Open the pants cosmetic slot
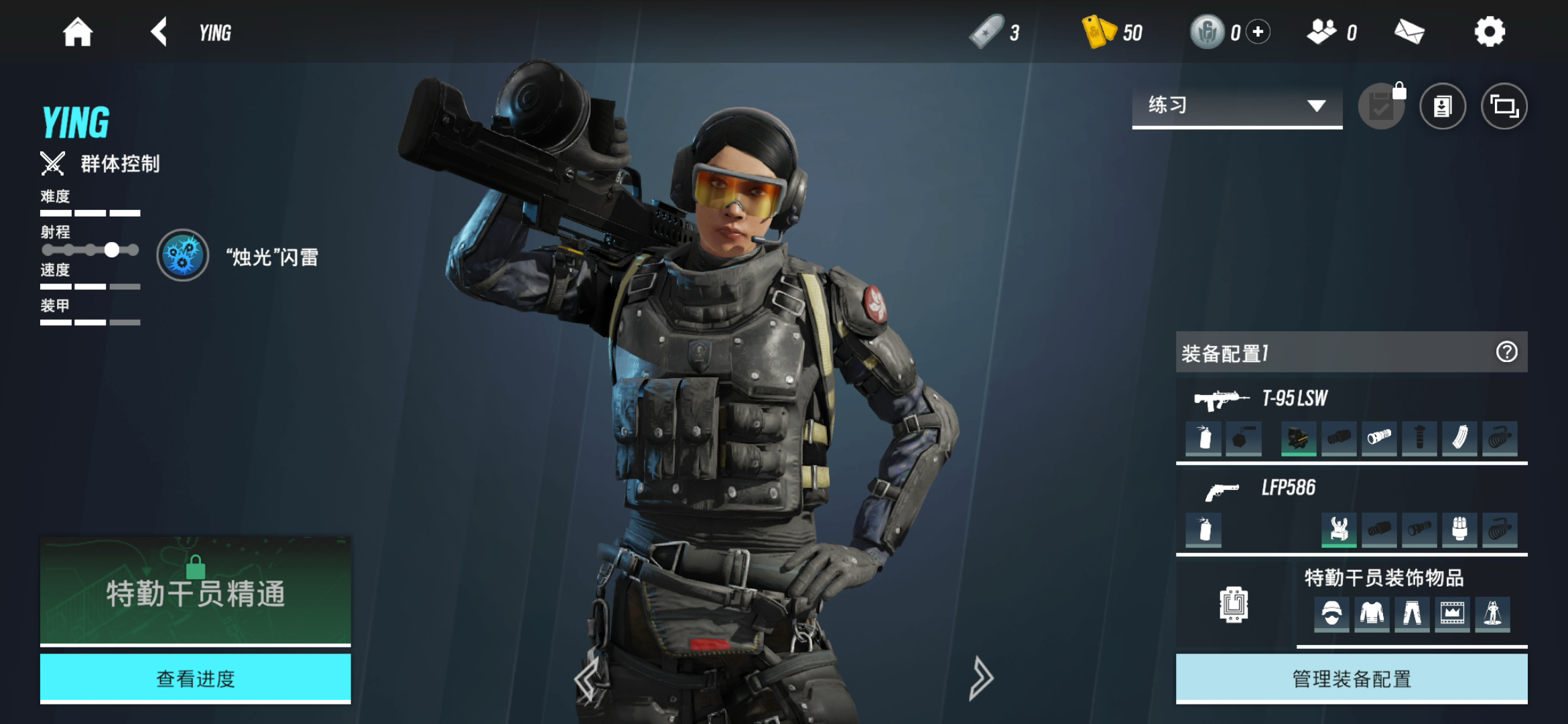1568x724 pixels. [1412, 613]
